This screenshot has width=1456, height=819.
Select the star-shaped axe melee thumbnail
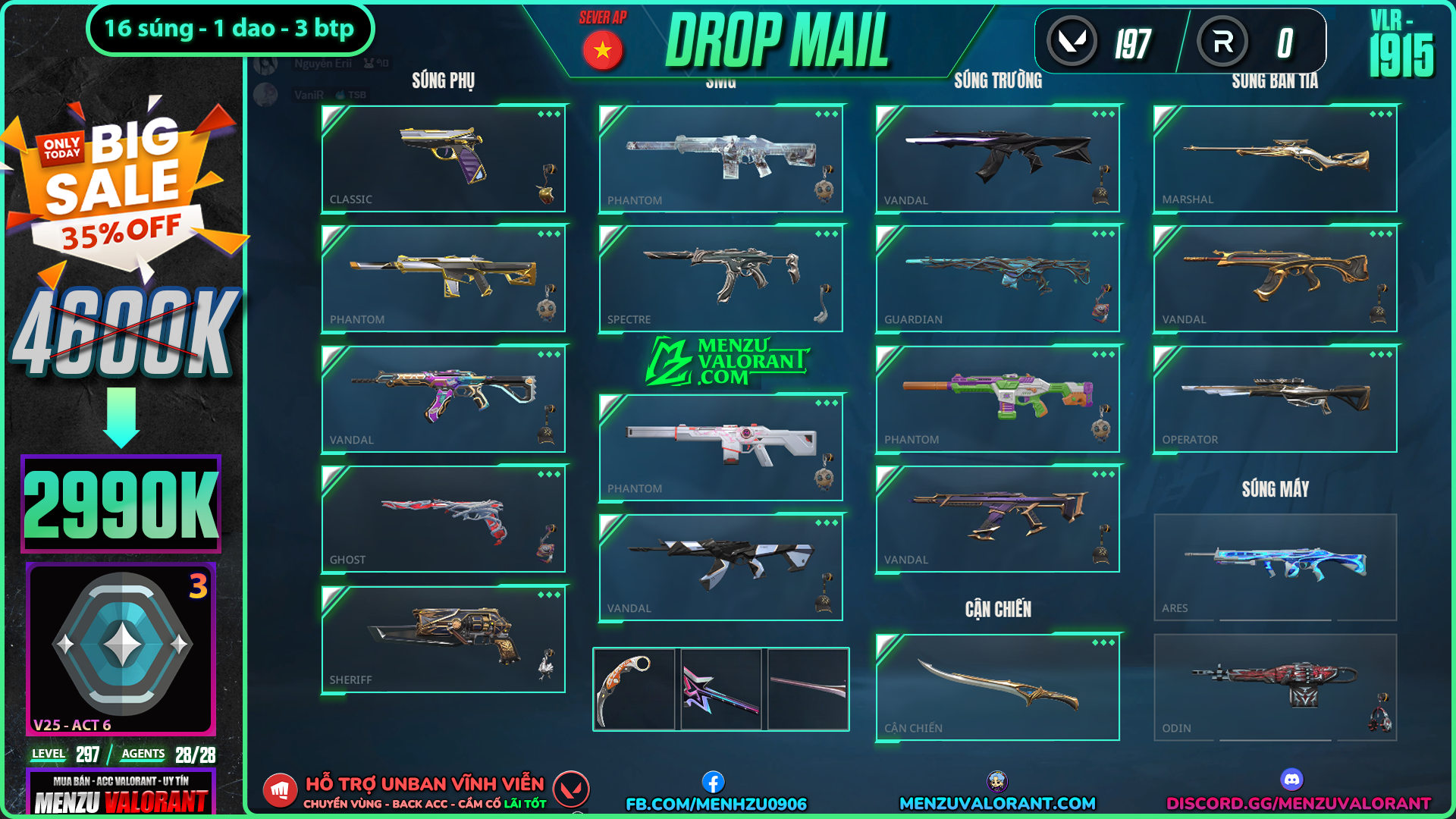[x=720, y=689]
